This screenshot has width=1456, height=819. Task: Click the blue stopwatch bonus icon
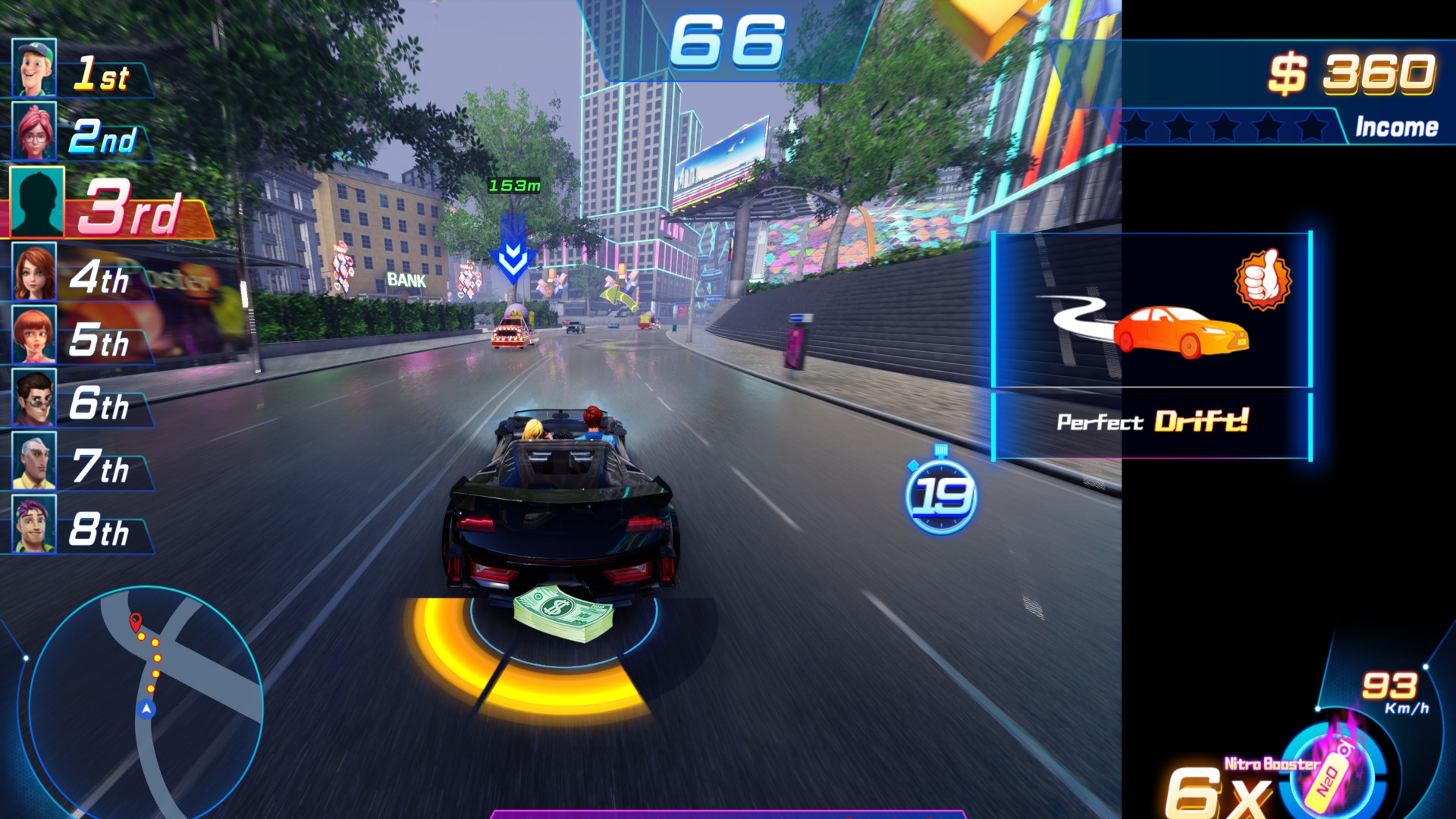941,494
